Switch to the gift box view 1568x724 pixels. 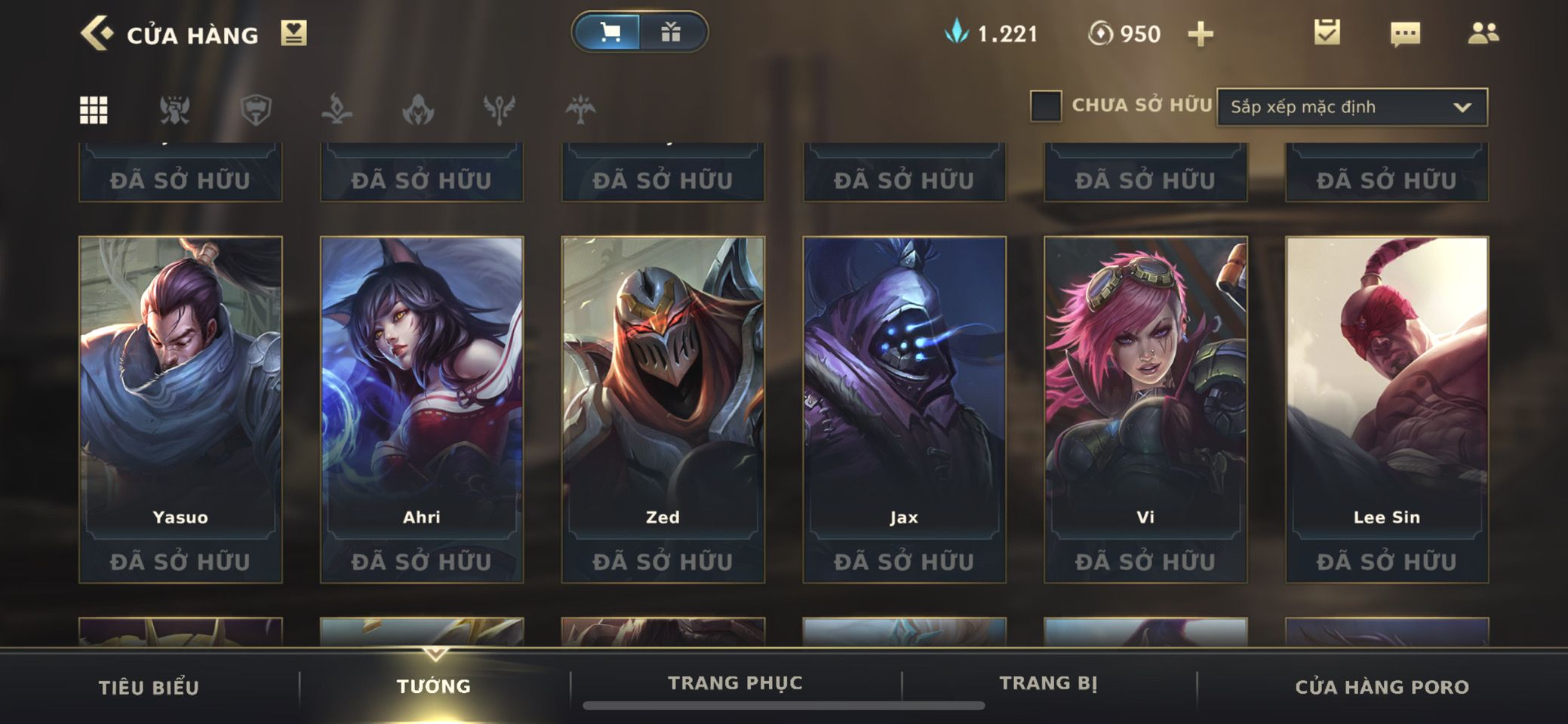pyautogui.click(x=671, y=32)
